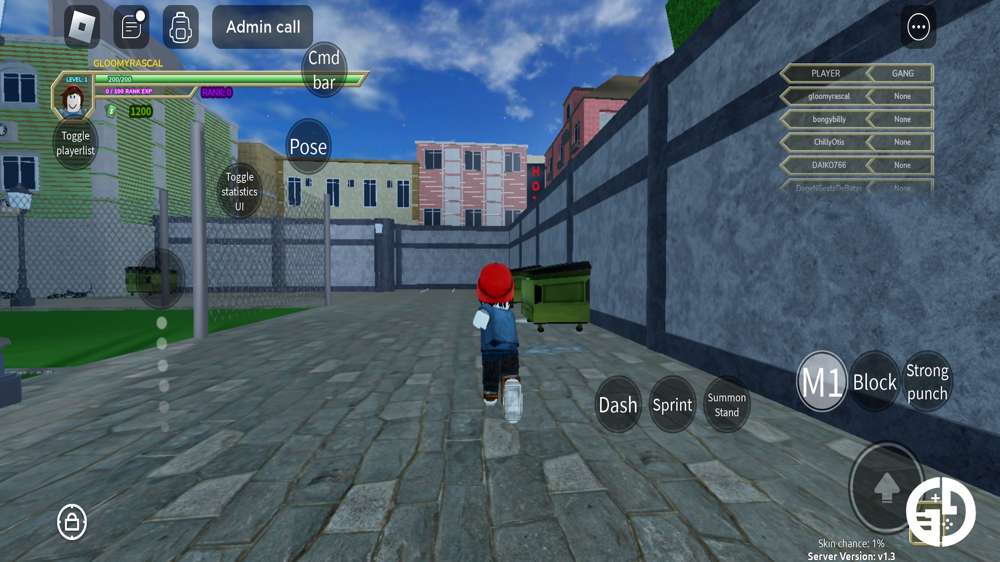
Task: Tap the Admin call button
Action: click(x=262, y=27)
